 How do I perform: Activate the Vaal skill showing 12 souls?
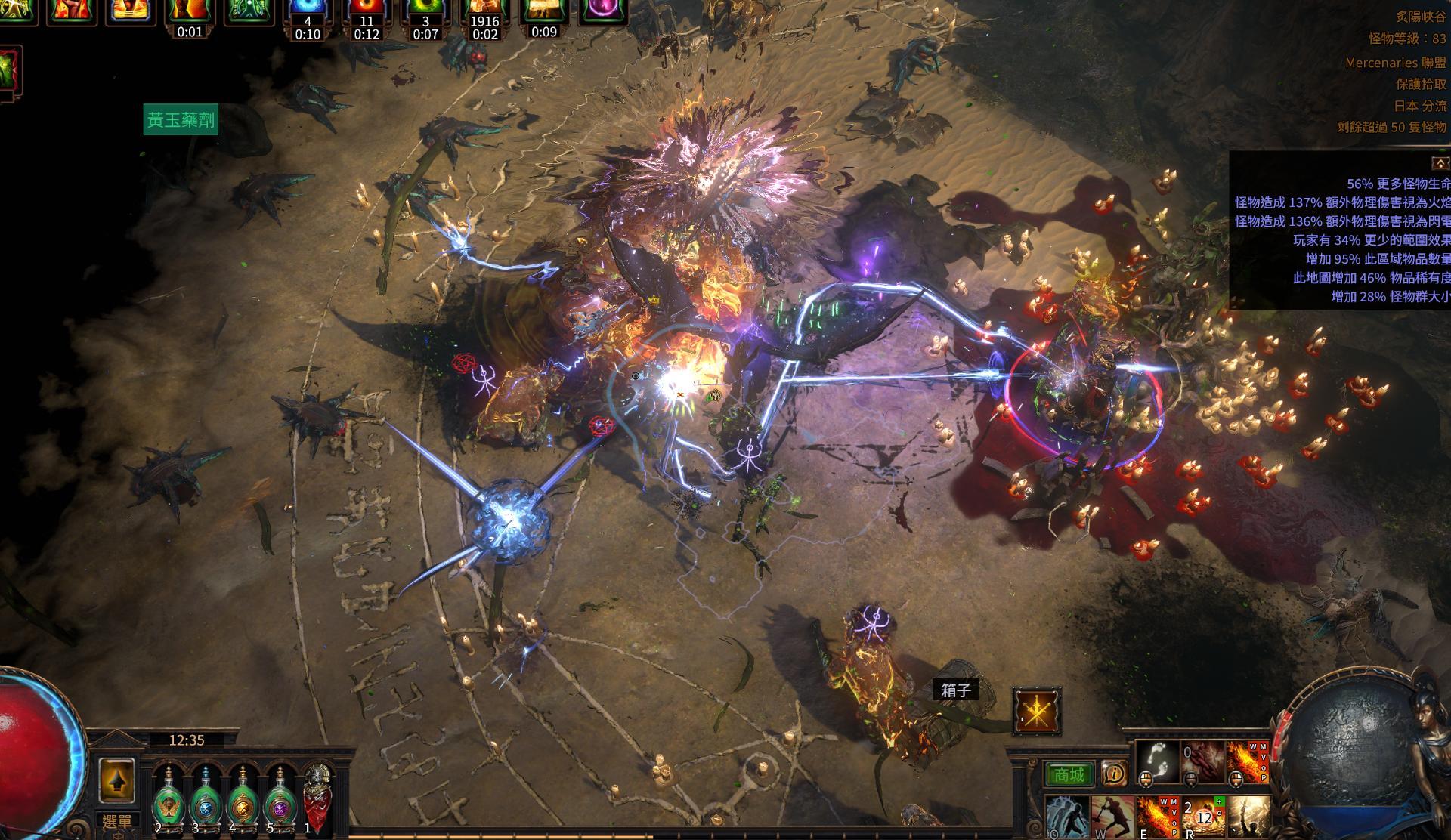coord(1204,817)
